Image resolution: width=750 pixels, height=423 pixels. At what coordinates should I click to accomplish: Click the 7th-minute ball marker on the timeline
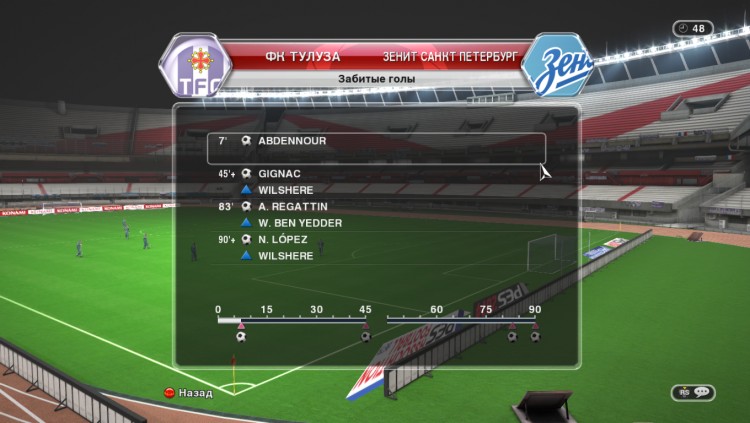pos(240,337)
